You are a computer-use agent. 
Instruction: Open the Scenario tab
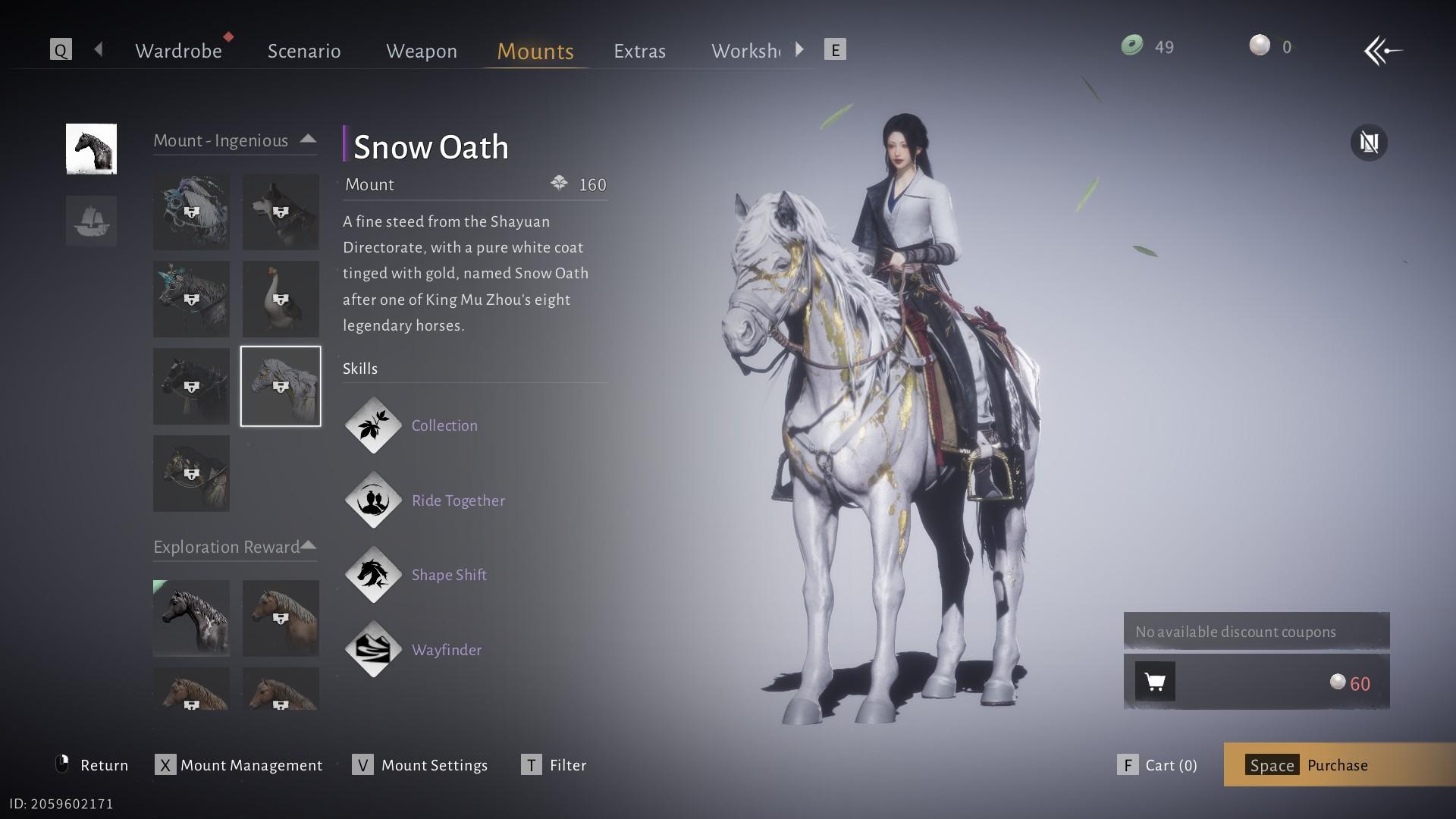click(x=304, y=51)
